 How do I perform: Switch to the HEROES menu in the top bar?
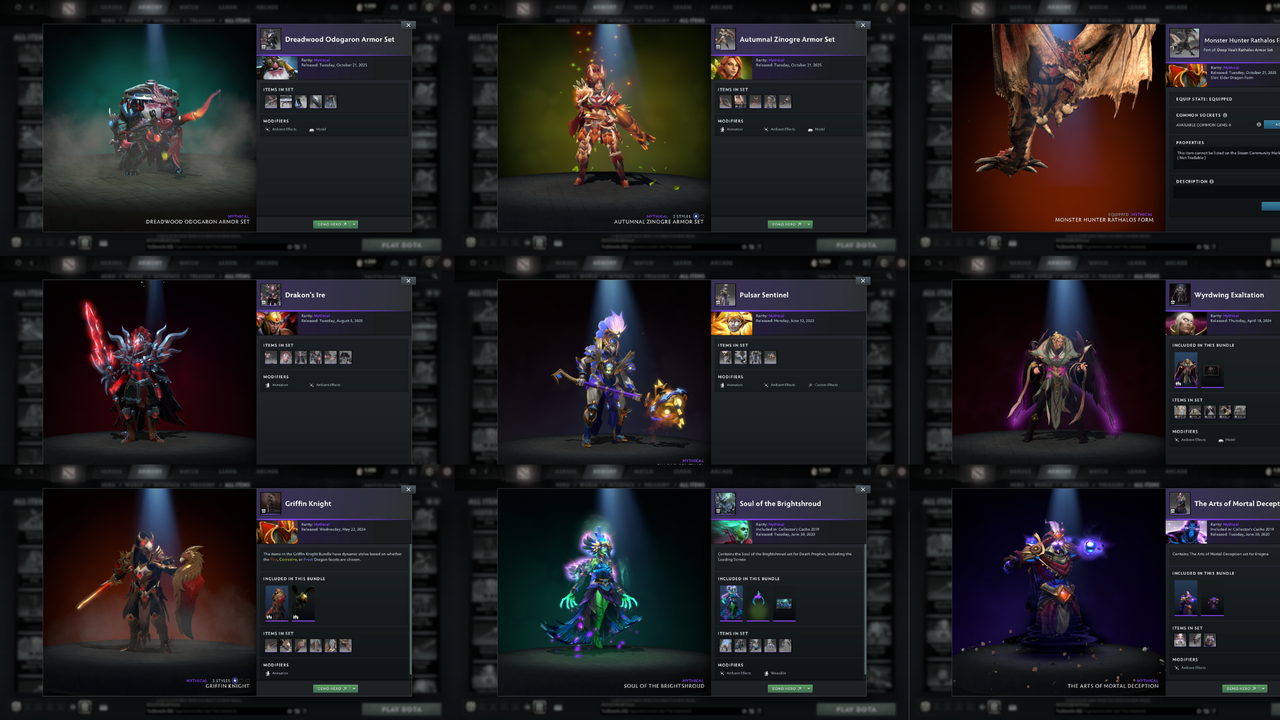112,7
